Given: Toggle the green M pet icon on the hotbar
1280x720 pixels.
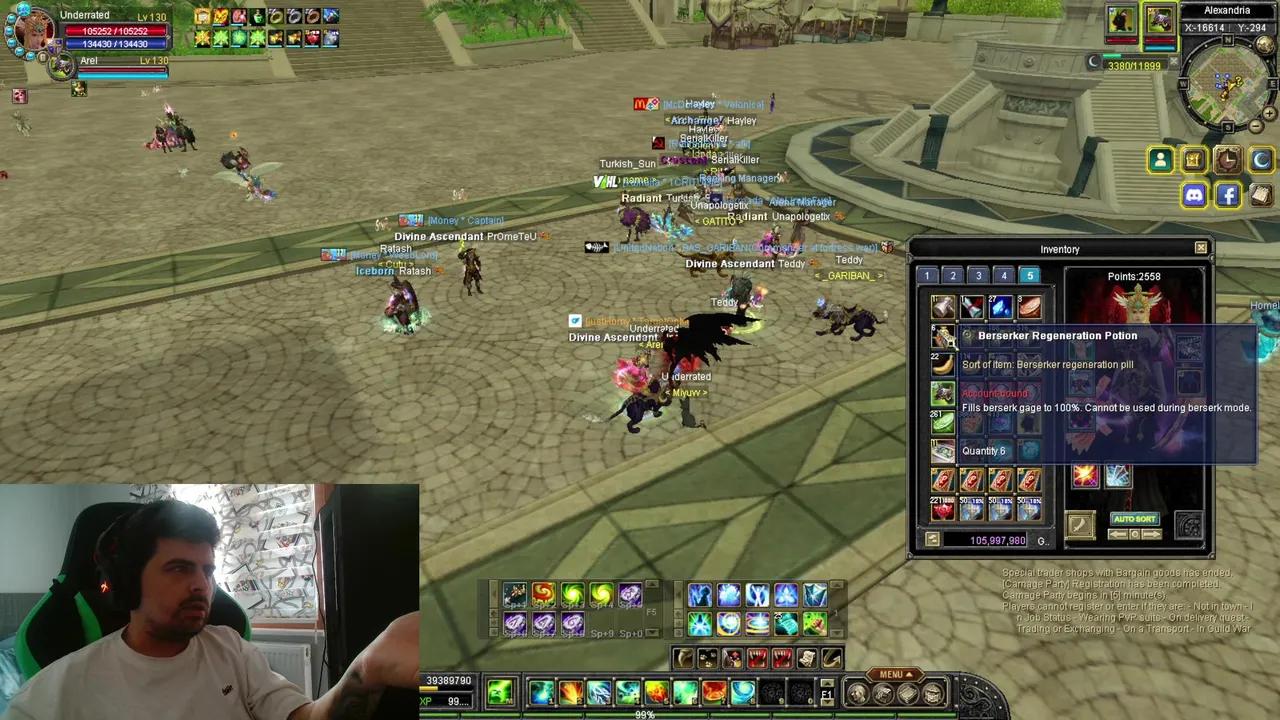Looking at the screenshot, I should (x=500, y=692).
